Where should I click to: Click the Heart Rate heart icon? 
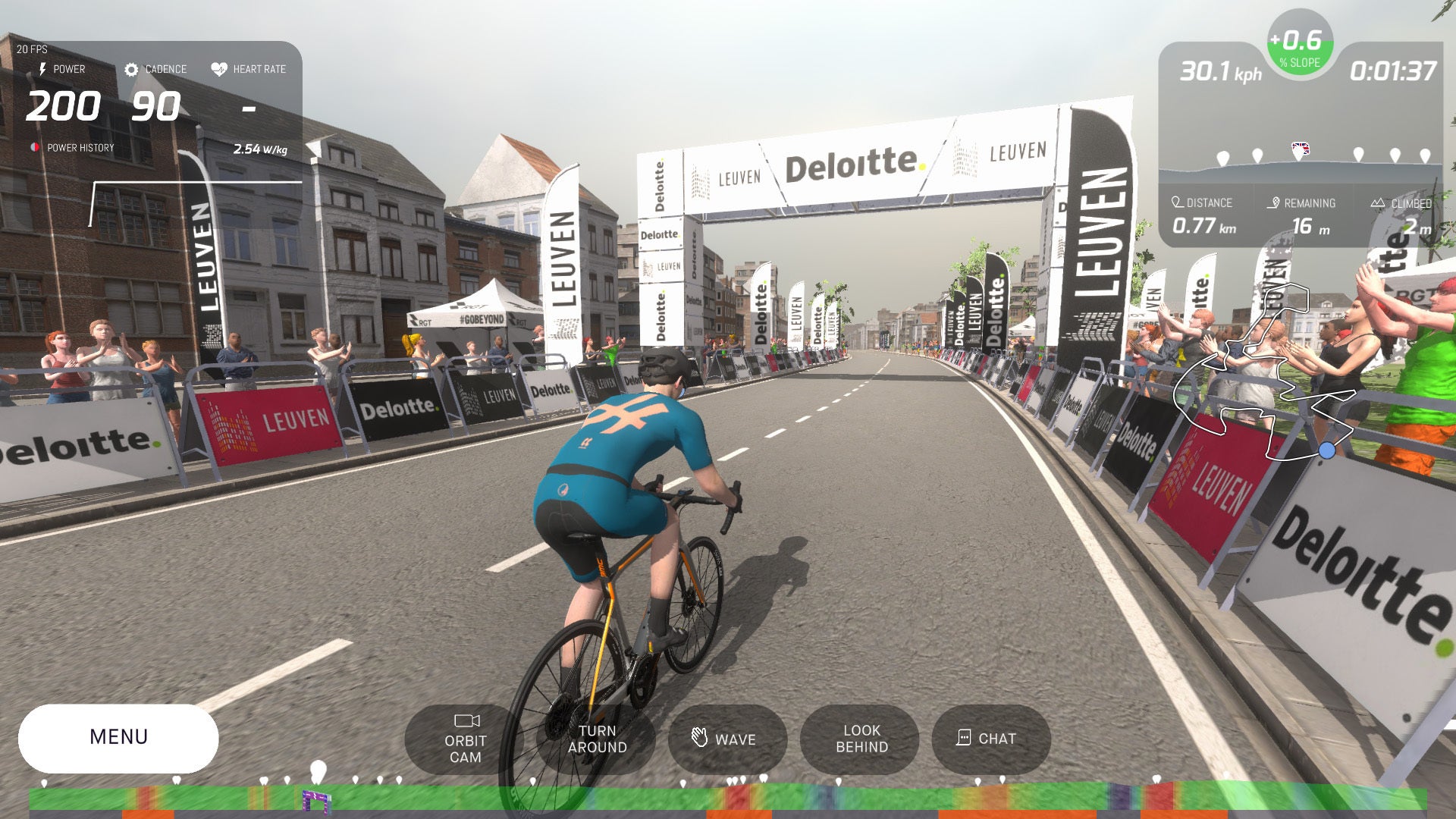point(218,68)
